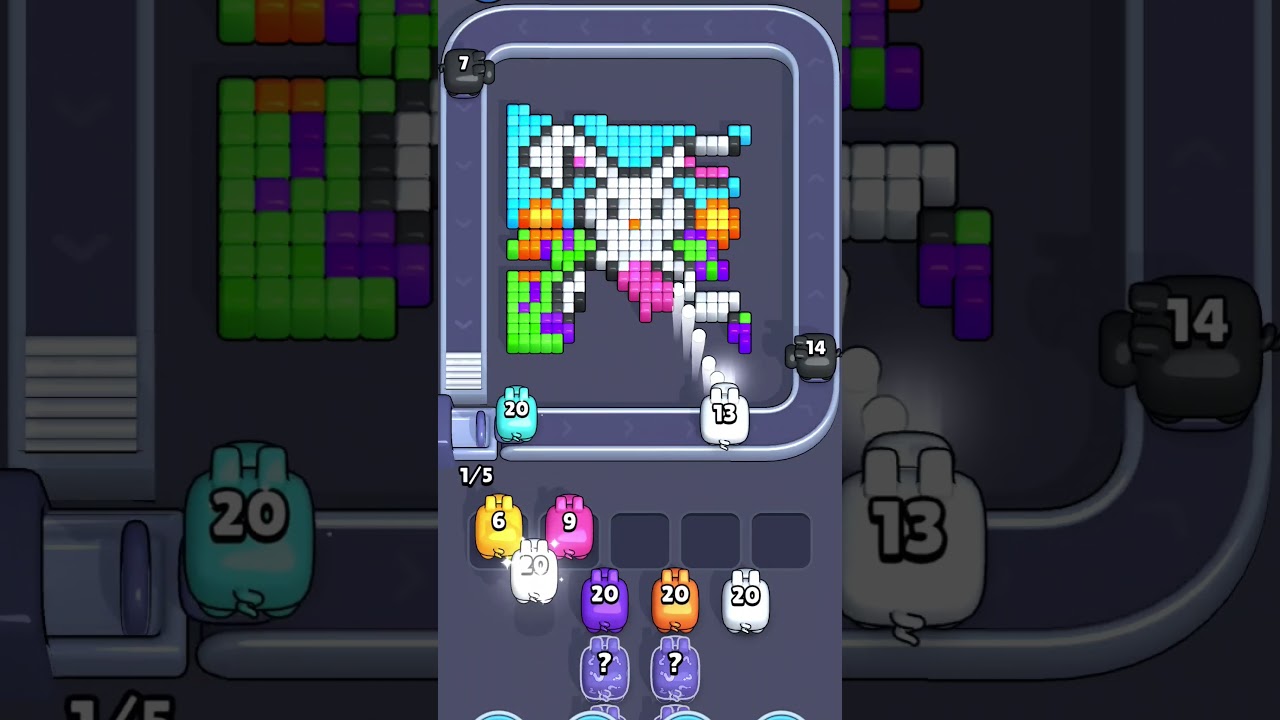Select the white 20 ammo piece beside the slots

click(x=743, y=597)
